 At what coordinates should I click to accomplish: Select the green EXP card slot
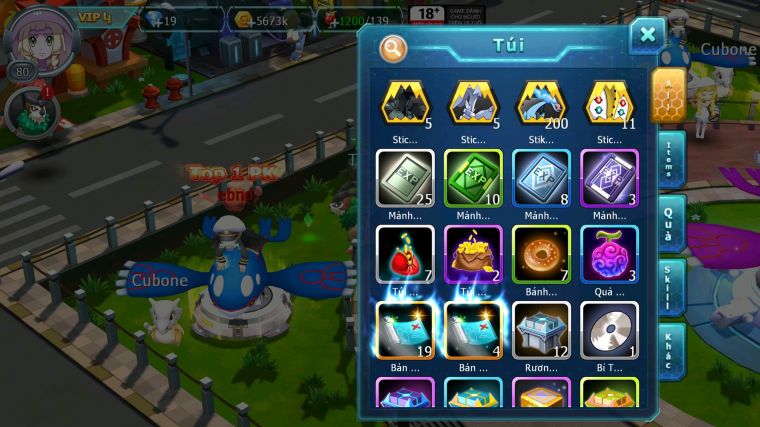(x=473, y=177)
